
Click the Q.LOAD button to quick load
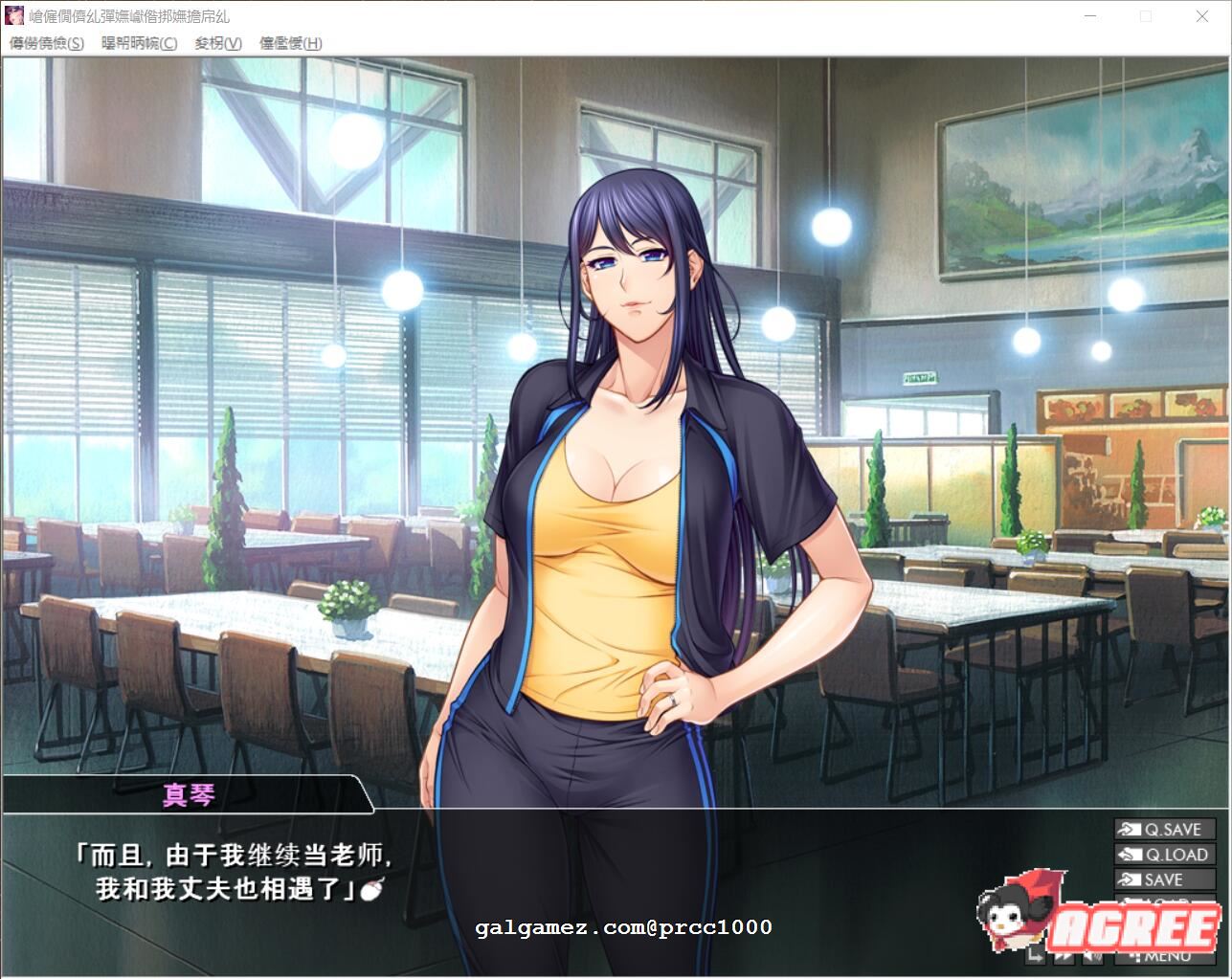click(x=1166, y=853)
